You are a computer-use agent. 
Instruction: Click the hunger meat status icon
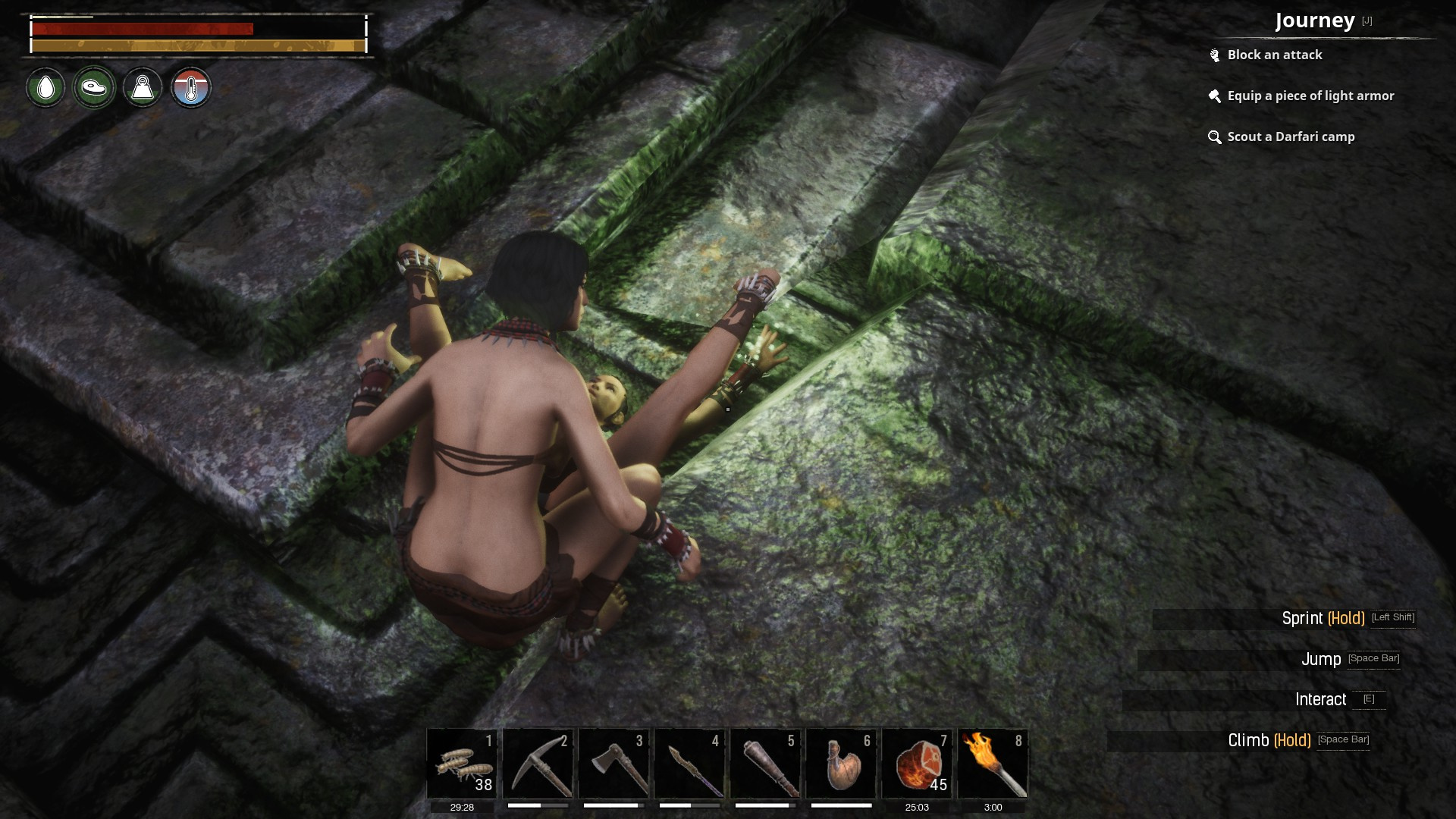(x=94, y=88)
